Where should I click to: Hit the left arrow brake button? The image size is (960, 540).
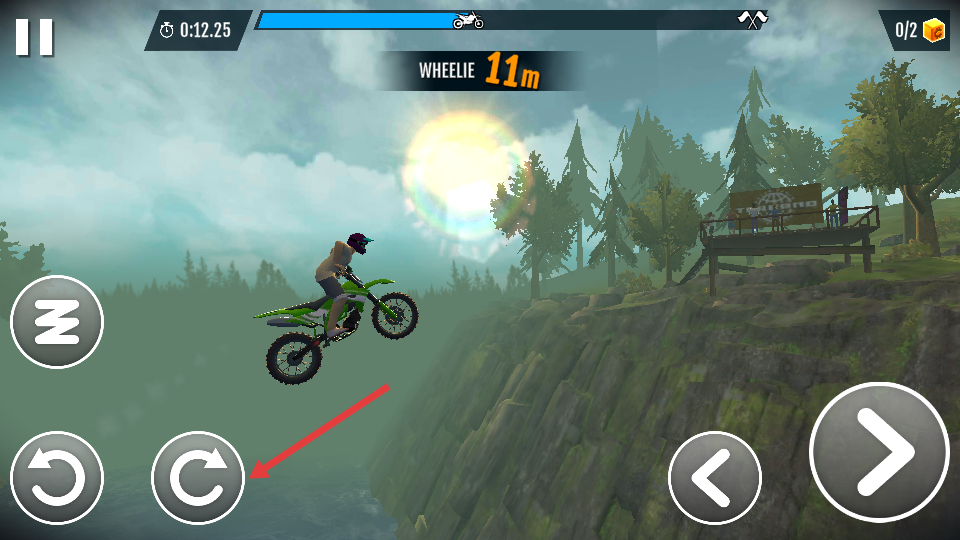pos(714,478)
